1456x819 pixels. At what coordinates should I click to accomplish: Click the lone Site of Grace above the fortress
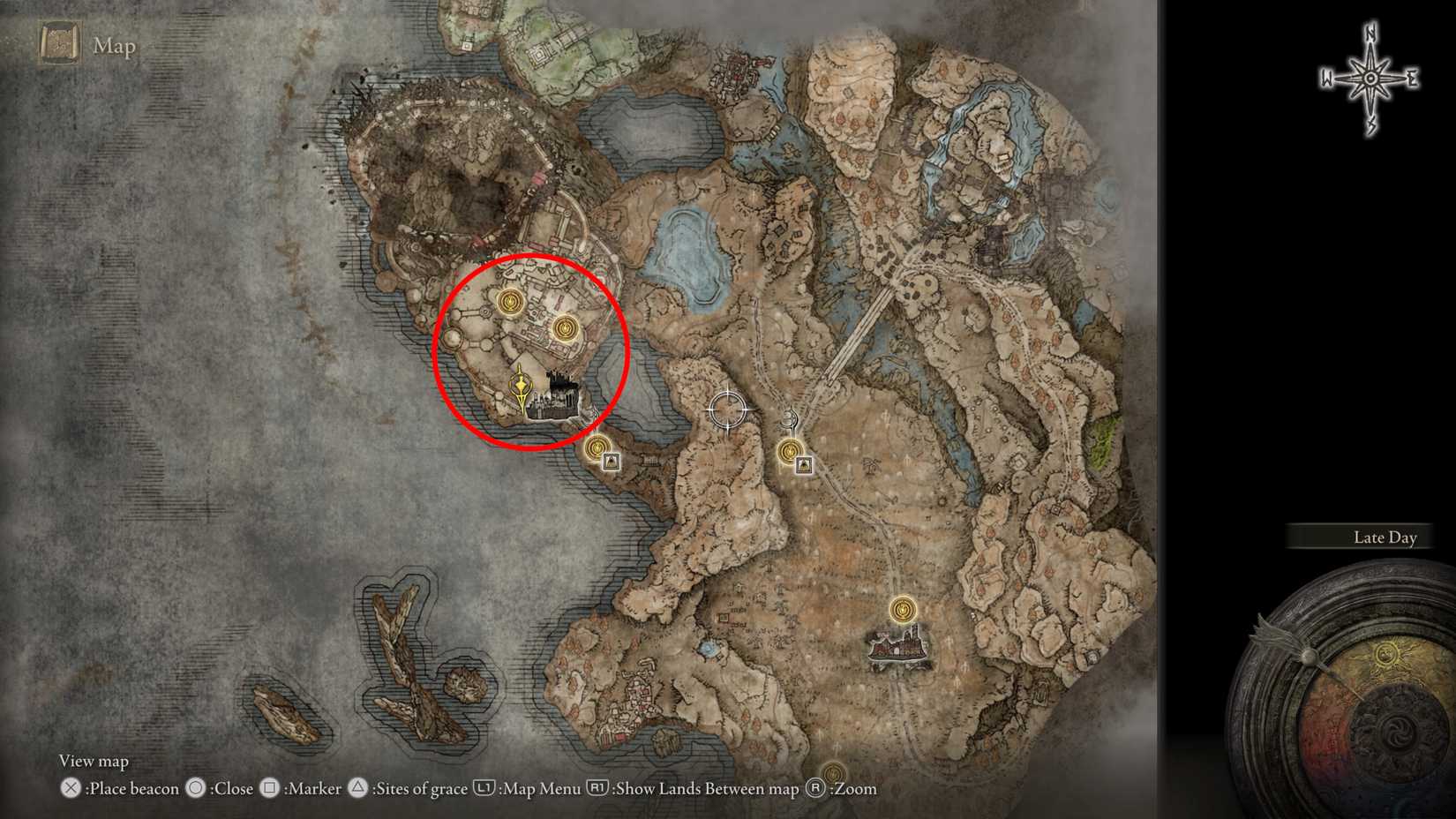click(903, 610)
